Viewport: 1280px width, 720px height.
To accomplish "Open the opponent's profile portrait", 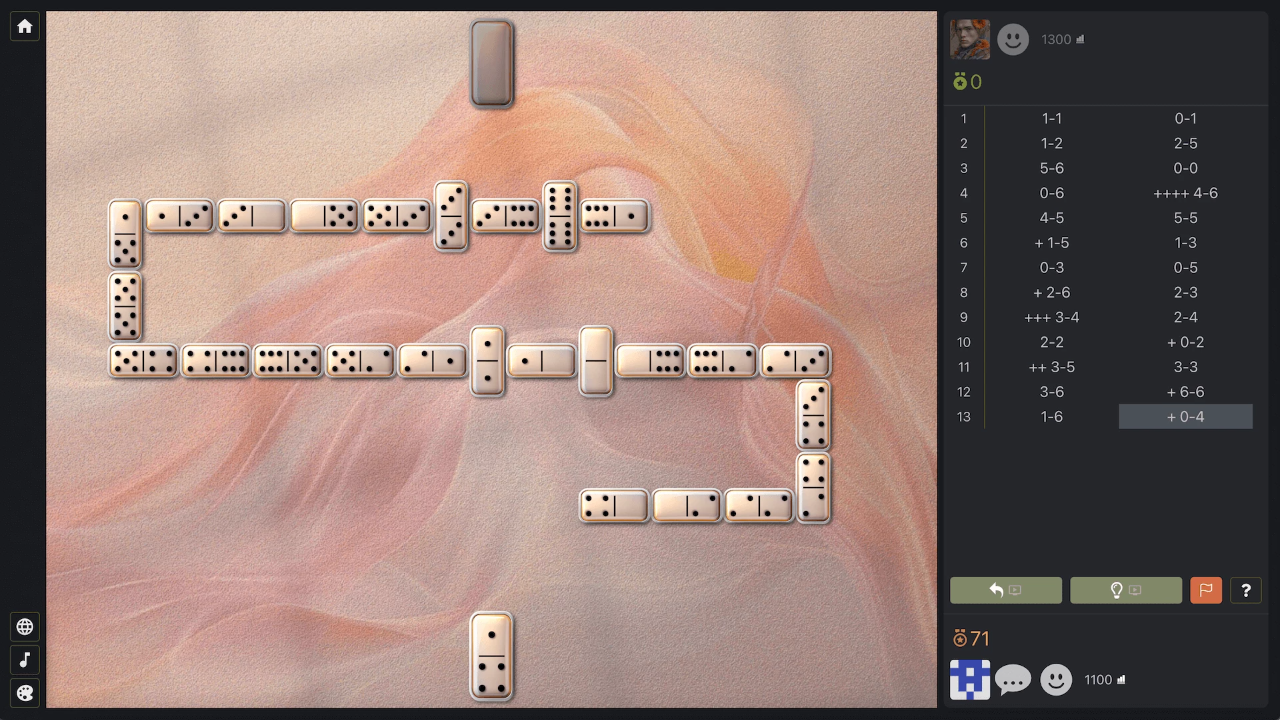I will (971, 39).
